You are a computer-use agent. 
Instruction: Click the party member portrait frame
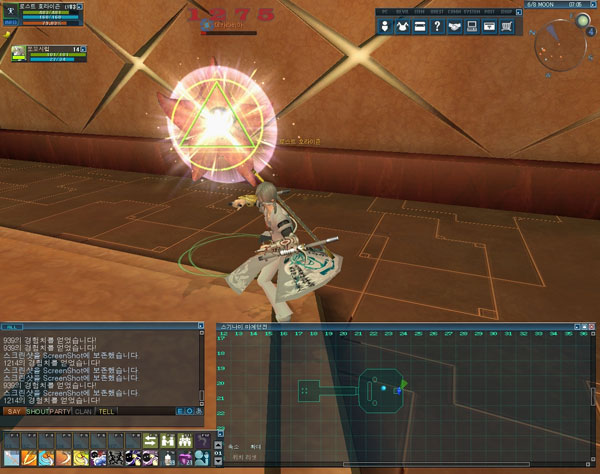pos(17,53)
